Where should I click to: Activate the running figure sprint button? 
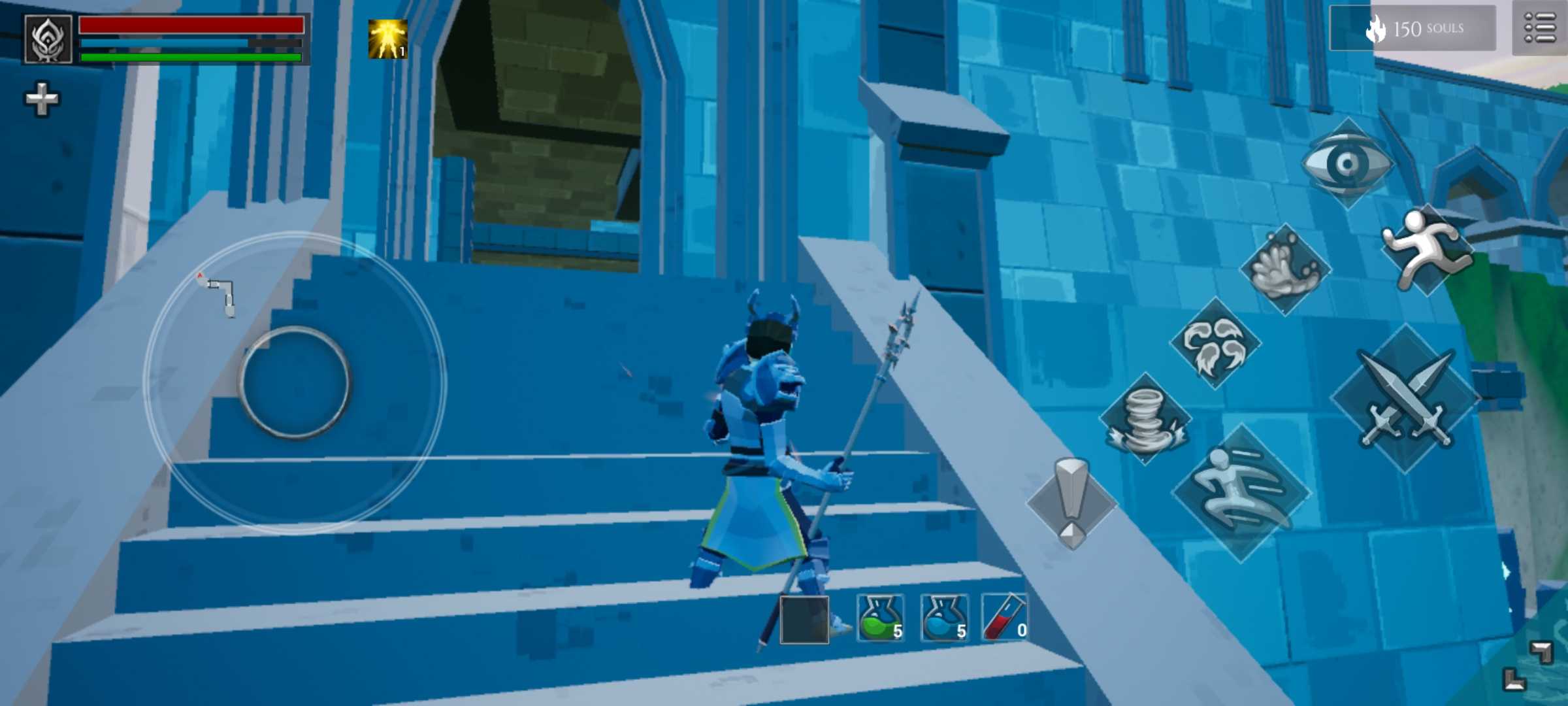pos(1428,249)
